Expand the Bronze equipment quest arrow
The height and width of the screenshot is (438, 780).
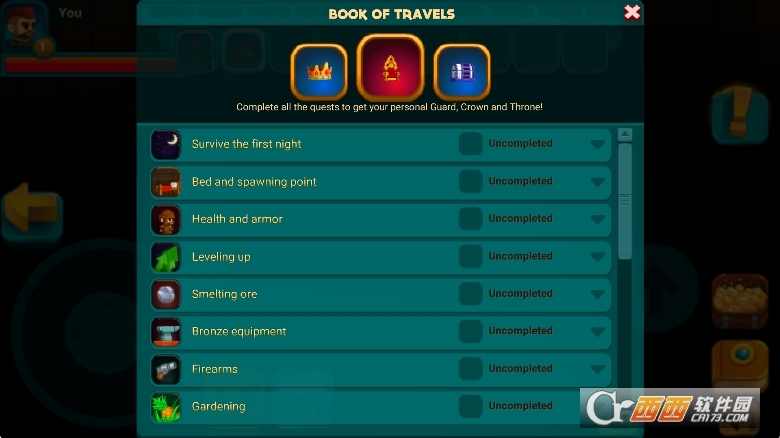coord(598,332)
